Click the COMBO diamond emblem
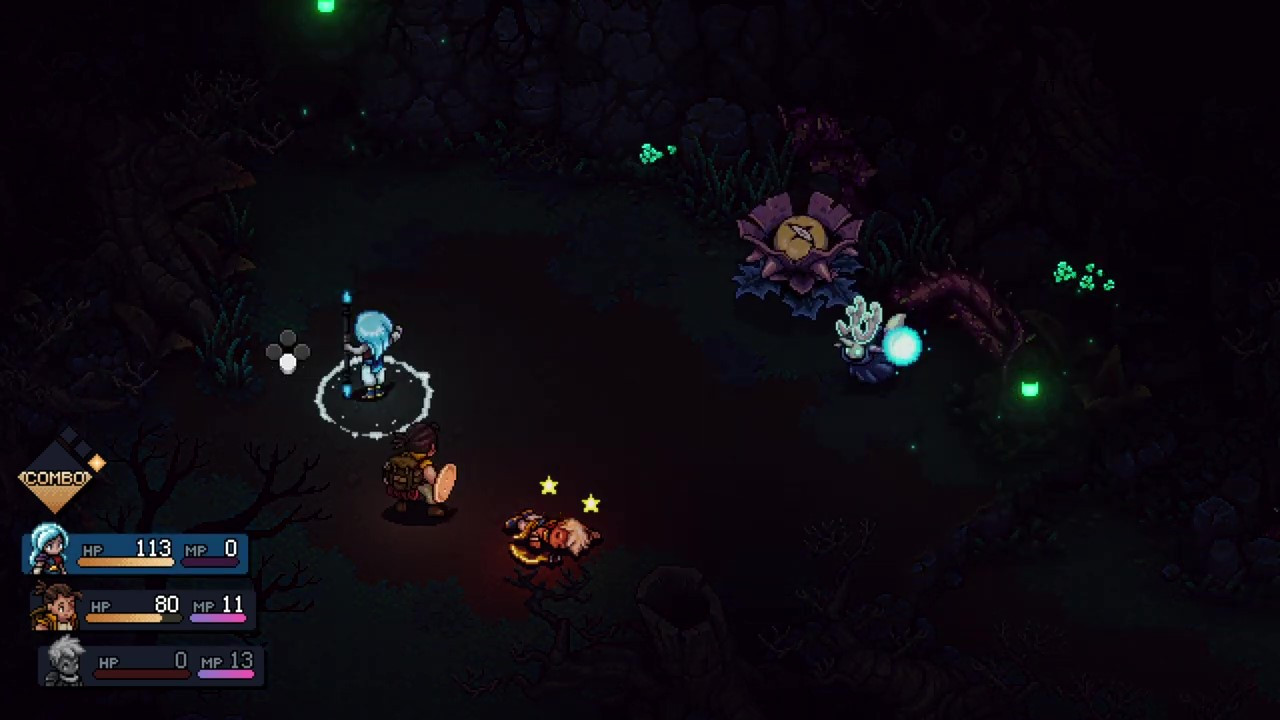Image resolution: width=1280 pixels, height=720 pixels. pos(58,476)
